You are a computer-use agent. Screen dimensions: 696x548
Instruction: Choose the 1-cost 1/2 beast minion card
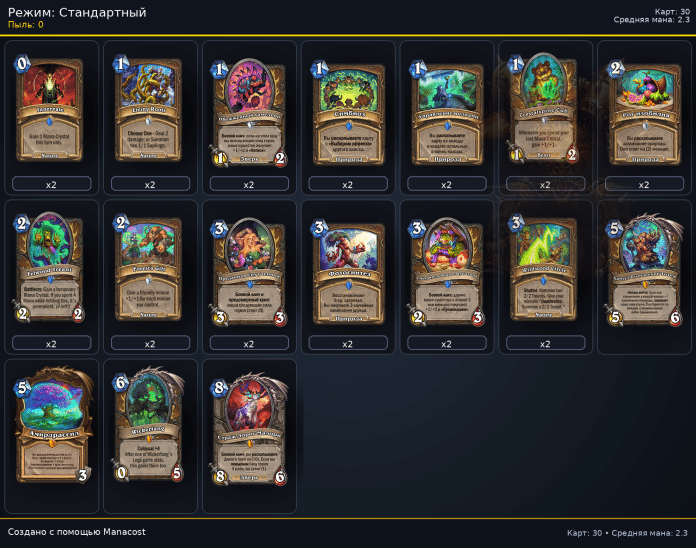pyautogui.click(x=249, y=110)
